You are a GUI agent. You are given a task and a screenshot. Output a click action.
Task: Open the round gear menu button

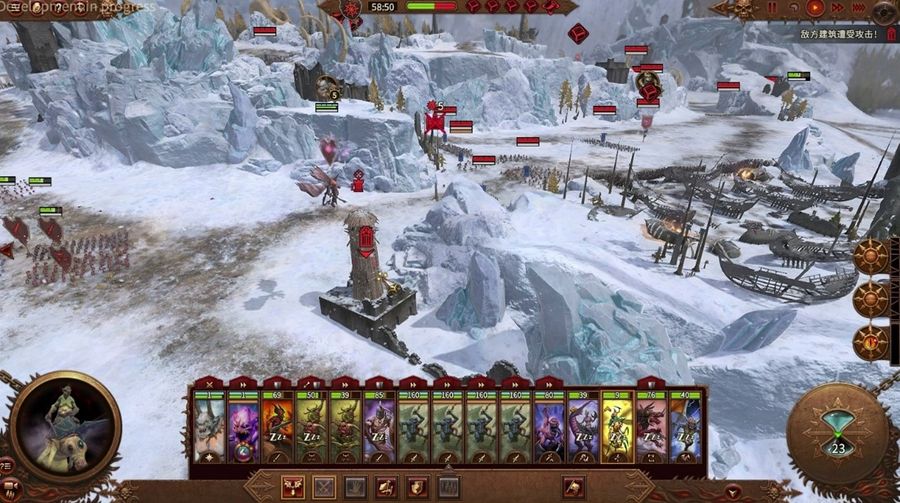[883, 12]
